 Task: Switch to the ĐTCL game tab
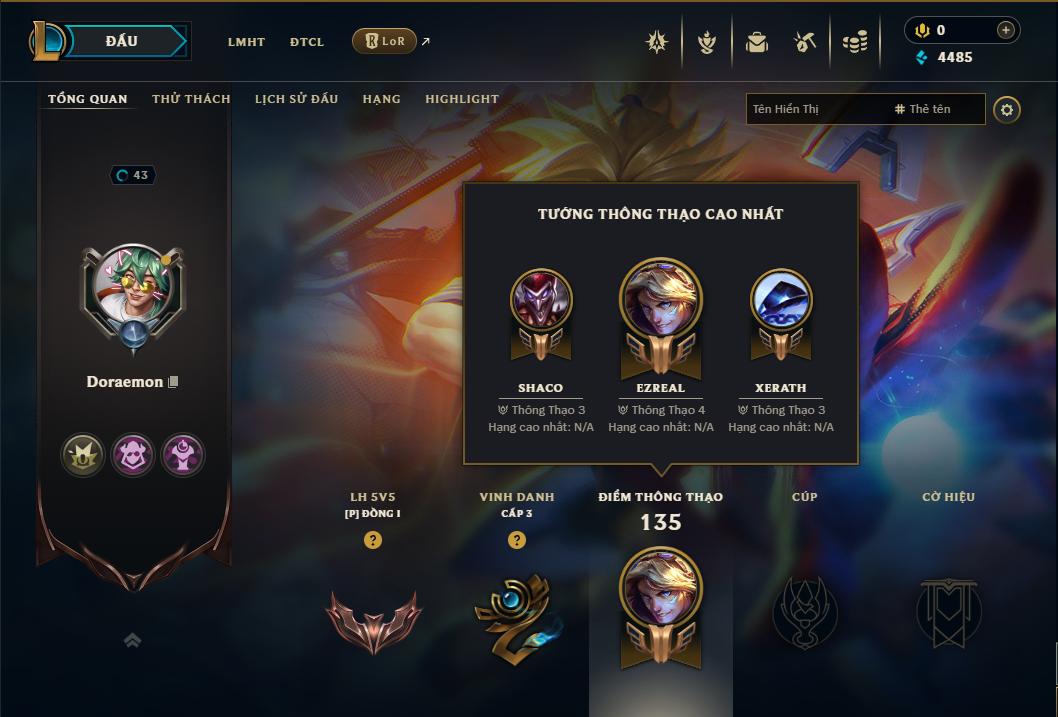point(307,42)
